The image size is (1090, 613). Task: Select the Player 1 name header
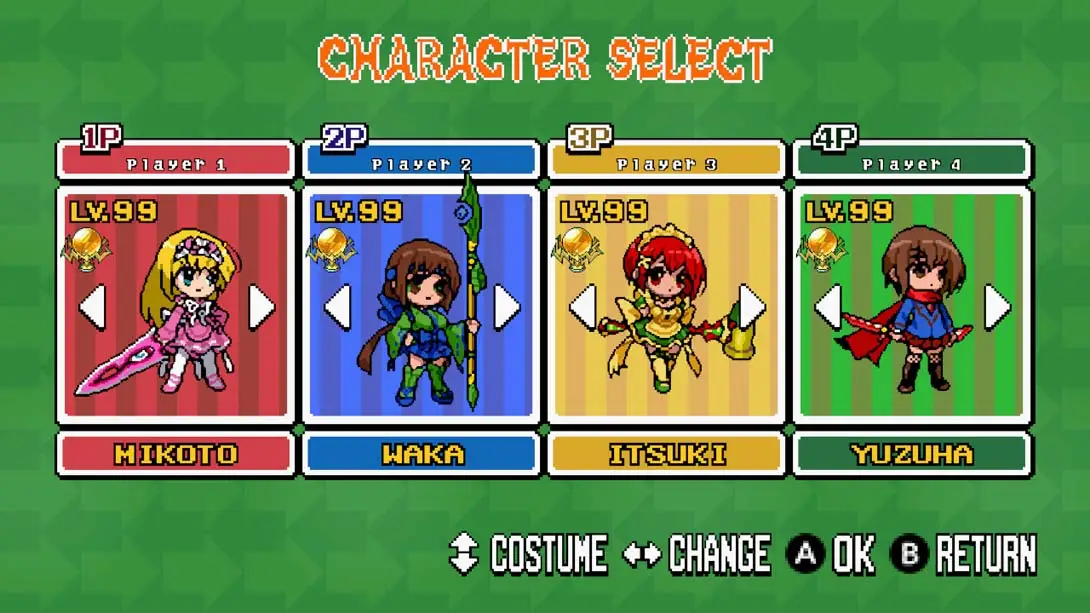176,162
